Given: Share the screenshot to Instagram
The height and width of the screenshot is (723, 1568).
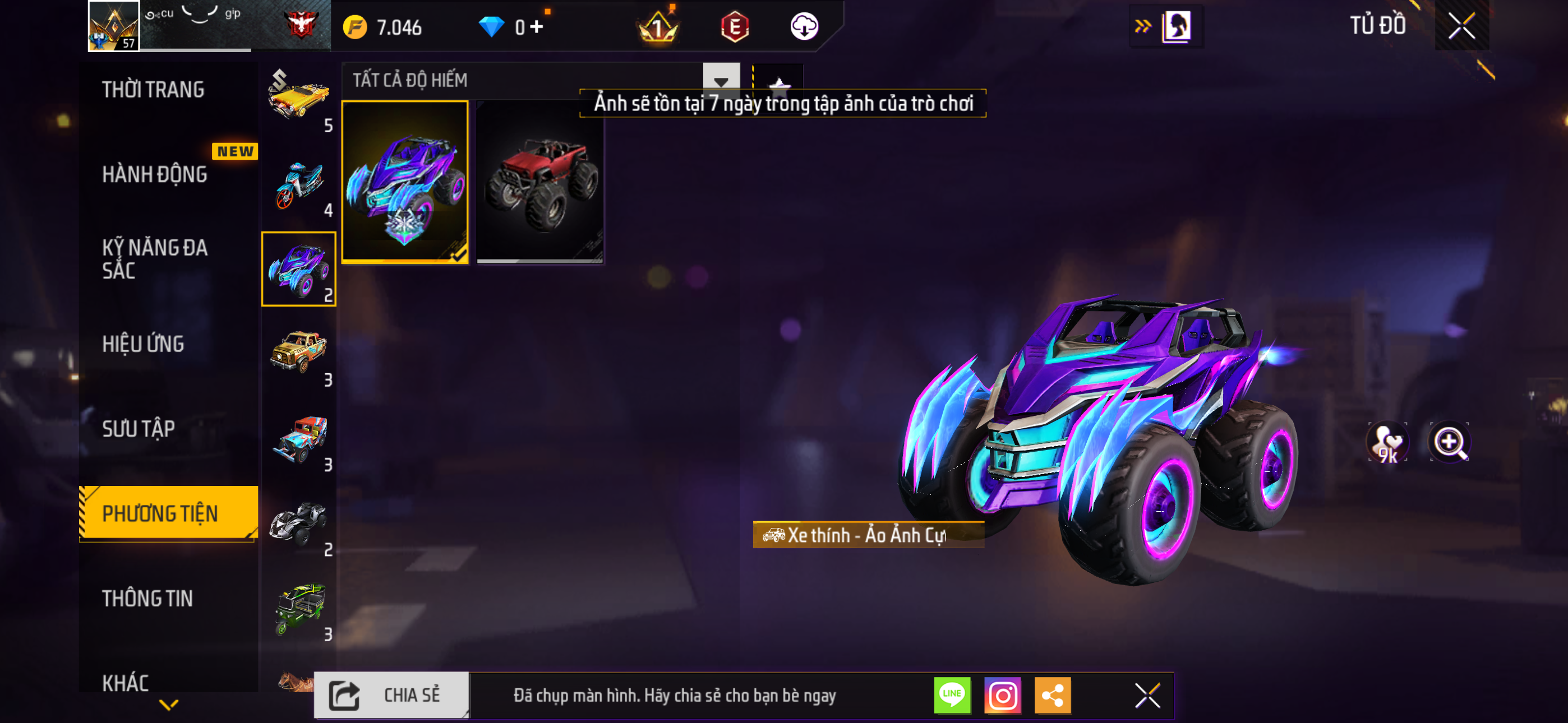Looking at the screenshot, I should [1003, 695].
